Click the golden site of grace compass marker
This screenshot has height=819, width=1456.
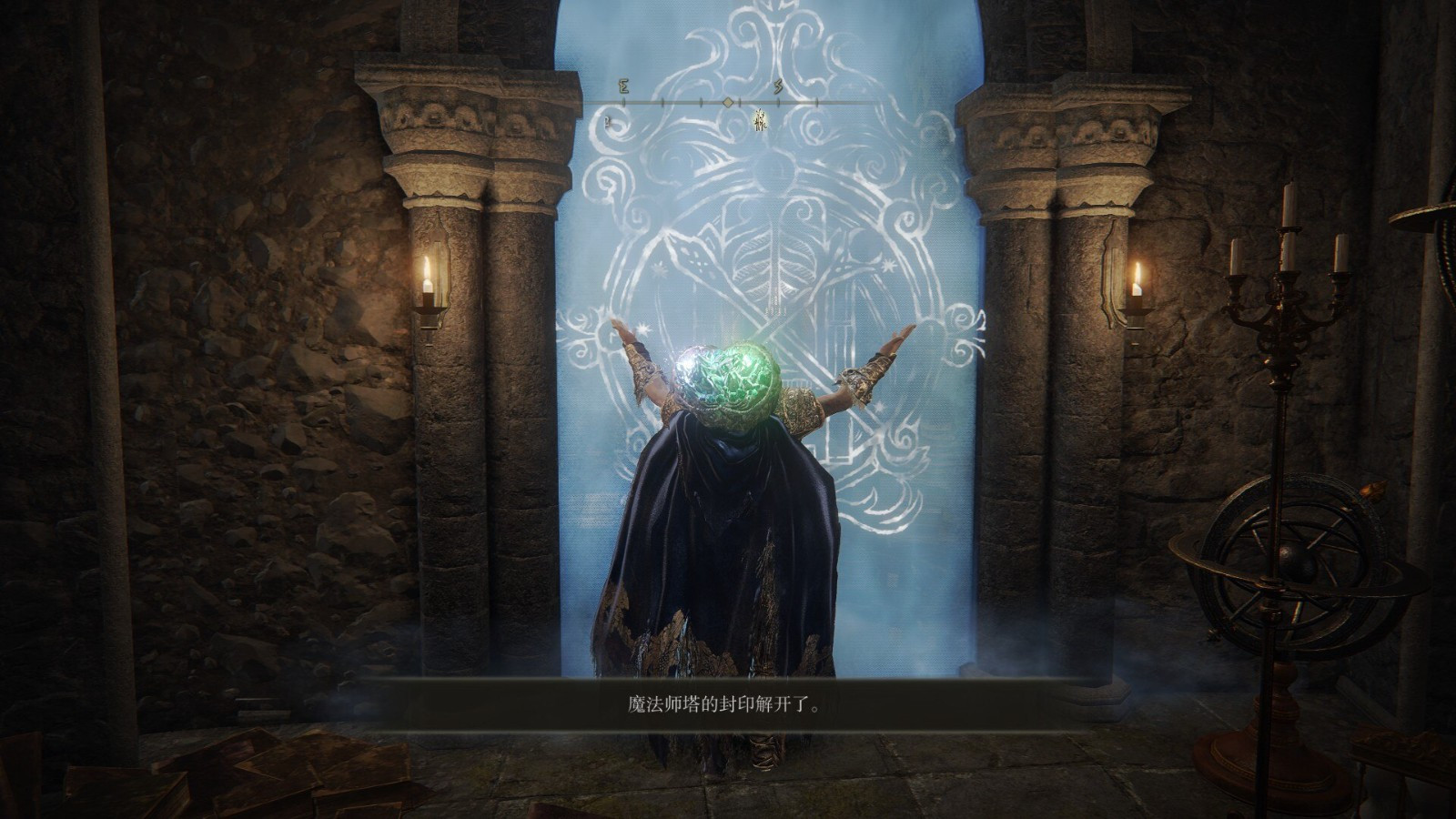(x=761, y=120)
